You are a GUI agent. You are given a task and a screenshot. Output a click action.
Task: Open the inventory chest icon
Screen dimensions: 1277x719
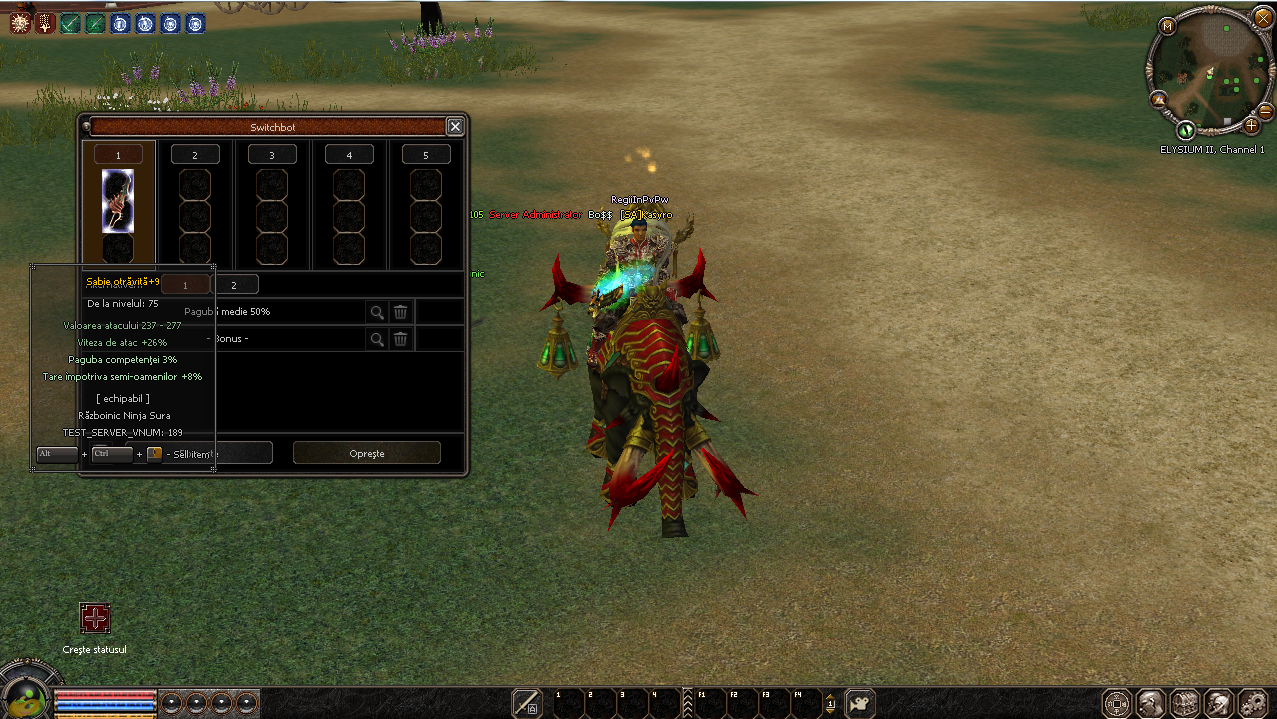[x=1184, y=703]
